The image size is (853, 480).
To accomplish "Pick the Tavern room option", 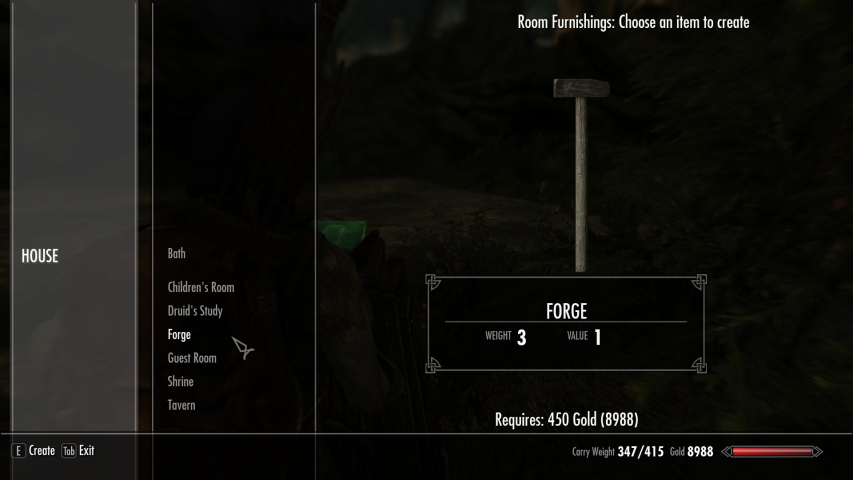I will pos(182,405).
